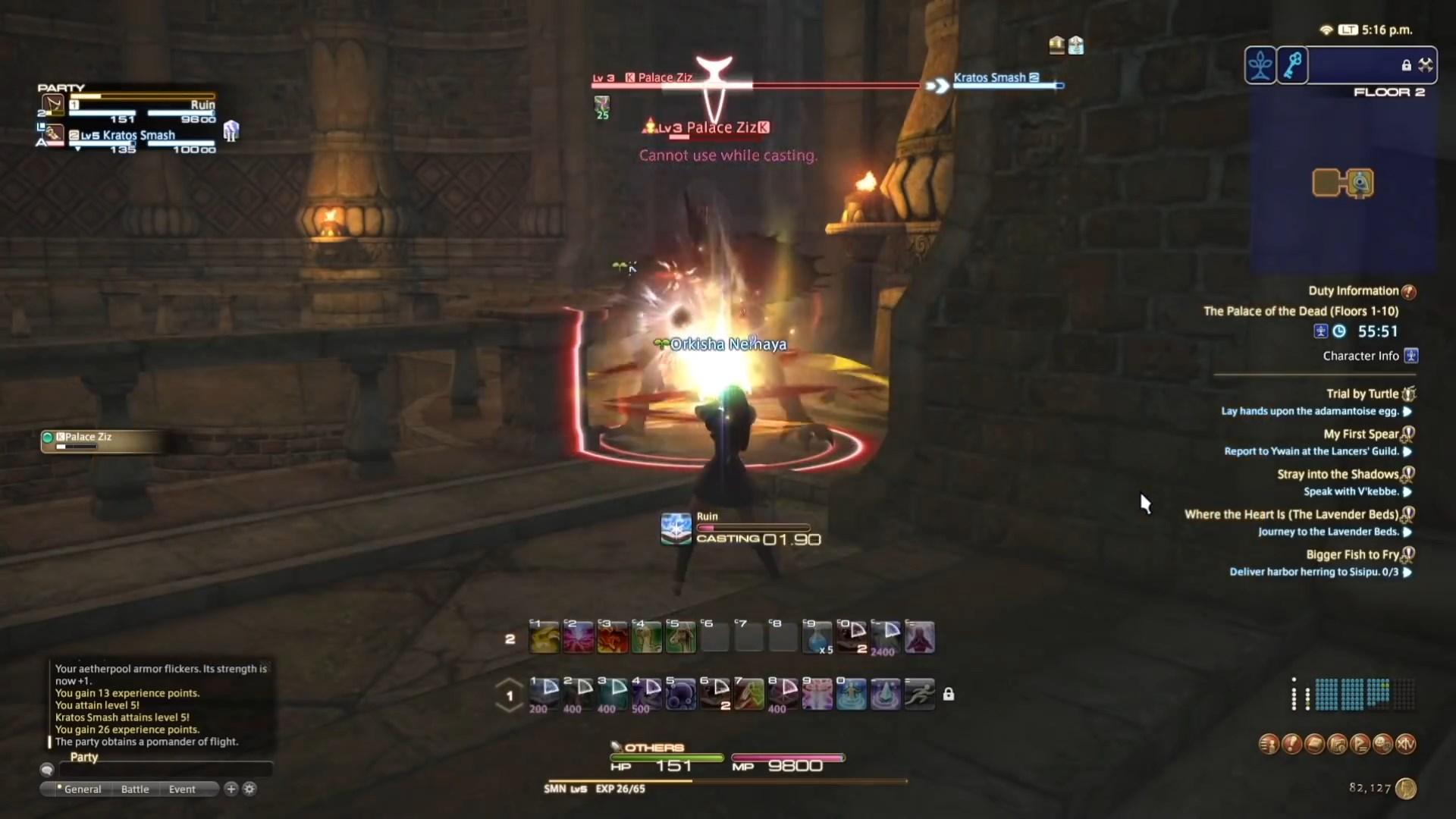Click the lock icon next to the server bar
Screen dimensions: 1456x819
[x=1407, y=65]
